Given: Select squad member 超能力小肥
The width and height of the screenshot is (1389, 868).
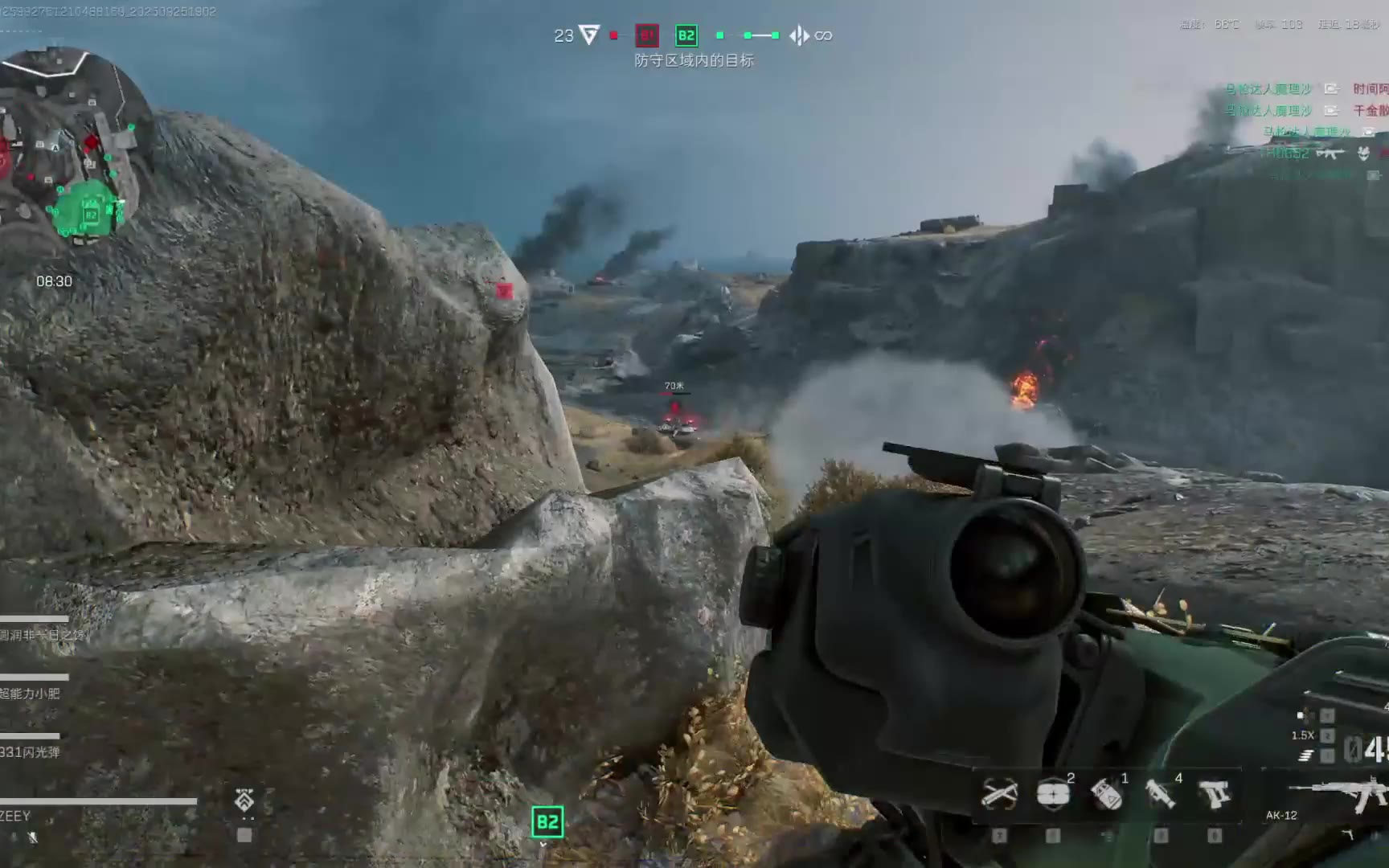Looking at the screenshot, I should click(31, 693).
